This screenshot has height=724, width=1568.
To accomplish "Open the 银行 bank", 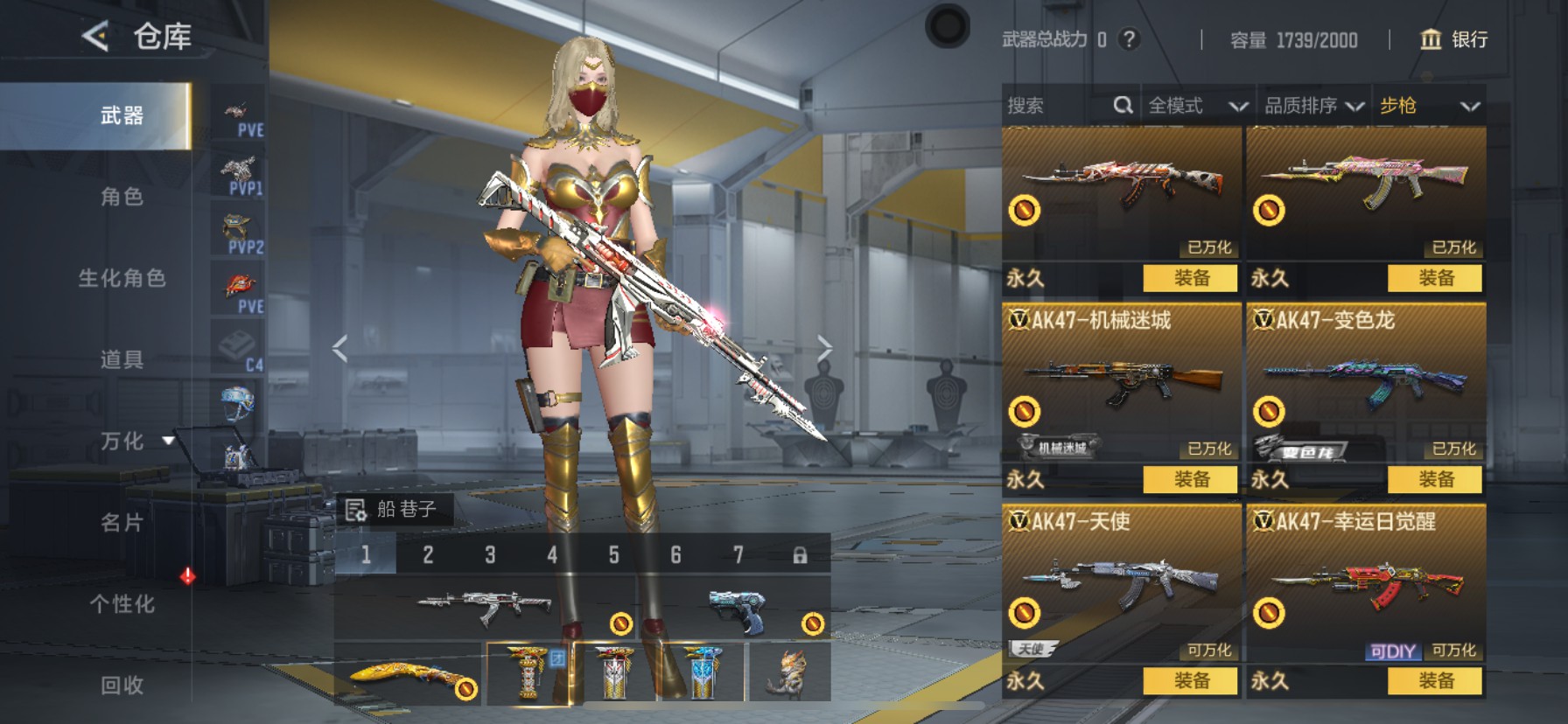I will (1453, 39).
